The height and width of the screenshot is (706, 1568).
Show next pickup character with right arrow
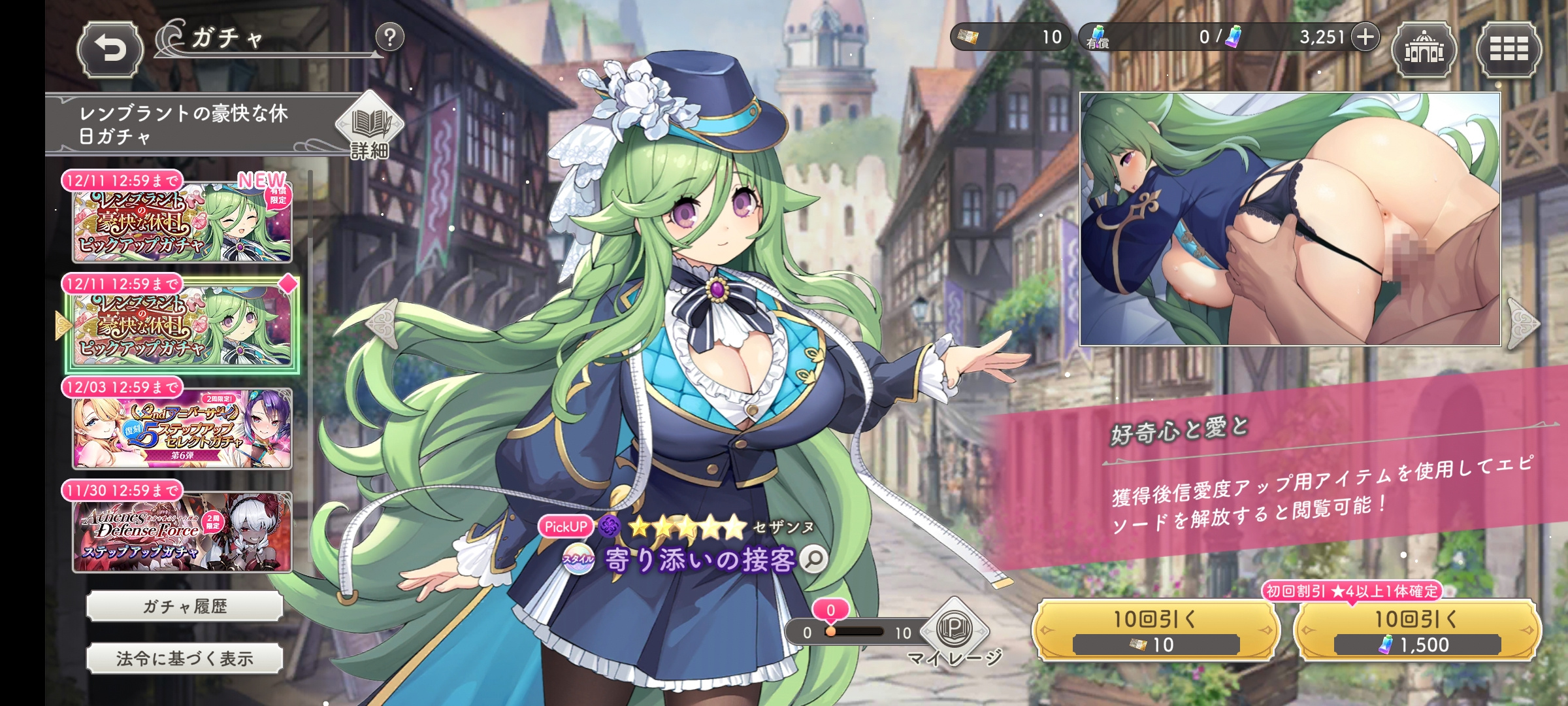coord(1524,323)
